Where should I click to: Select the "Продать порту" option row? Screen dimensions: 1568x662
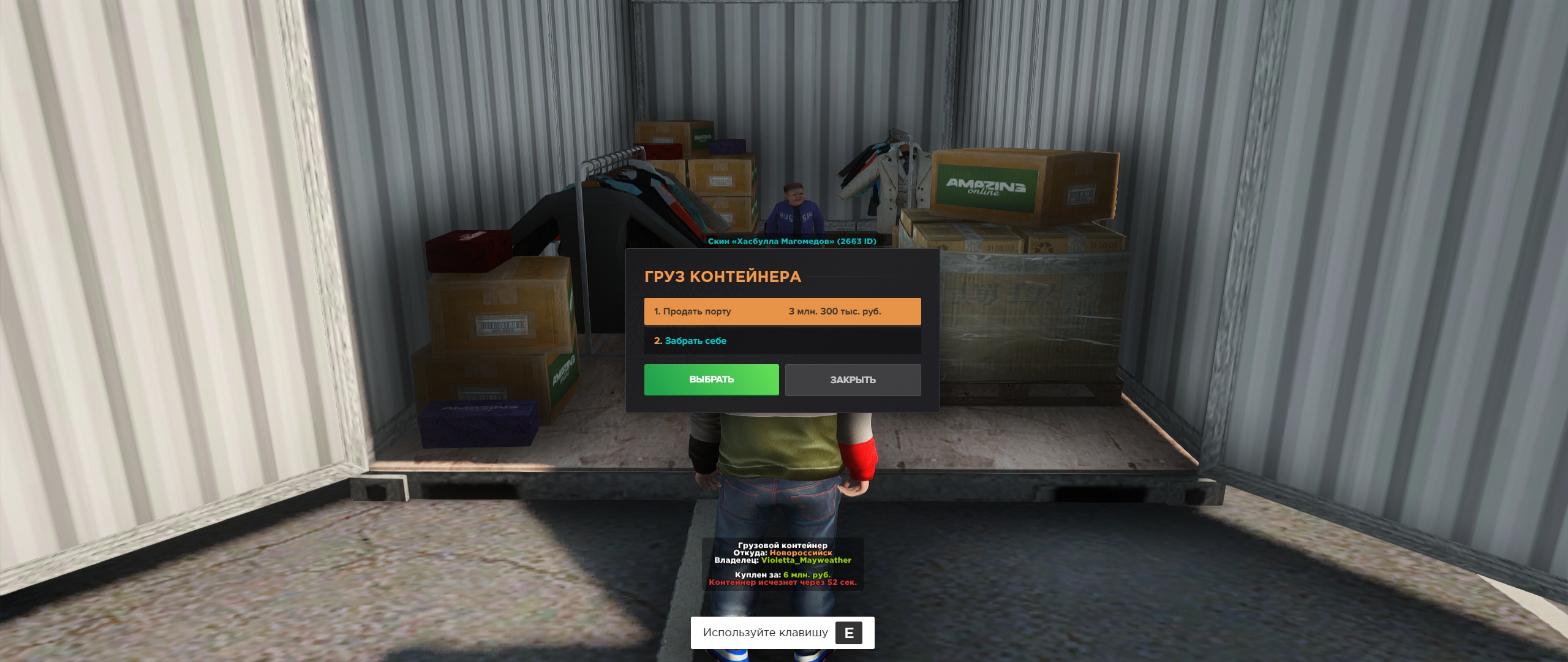782,311
